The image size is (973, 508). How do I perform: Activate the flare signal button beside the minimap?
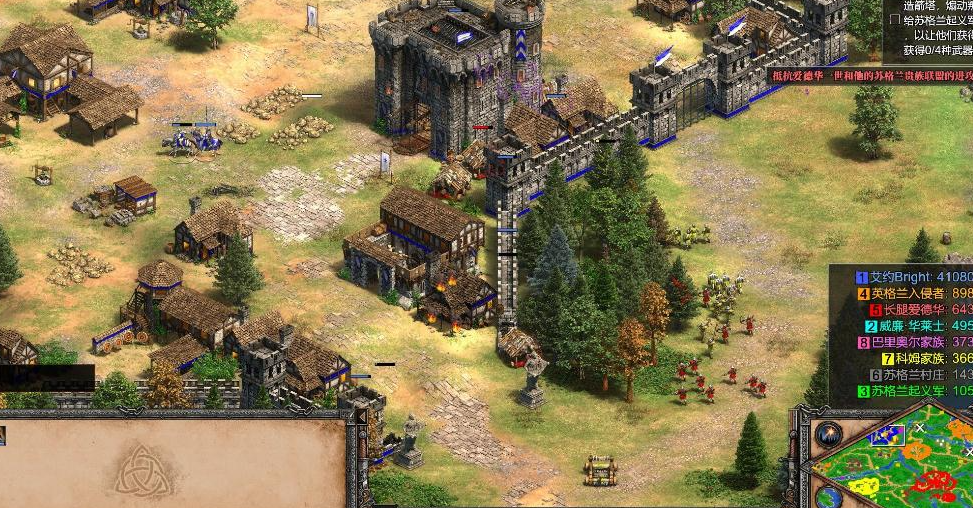[828, 434]
